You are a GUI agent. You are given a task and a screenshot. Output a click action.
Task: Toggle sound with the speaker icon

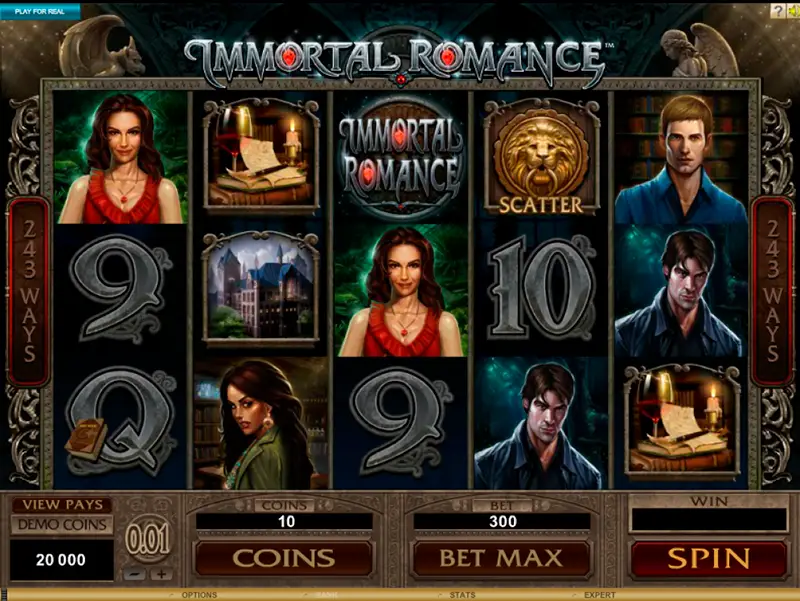(x=792, y=10)
